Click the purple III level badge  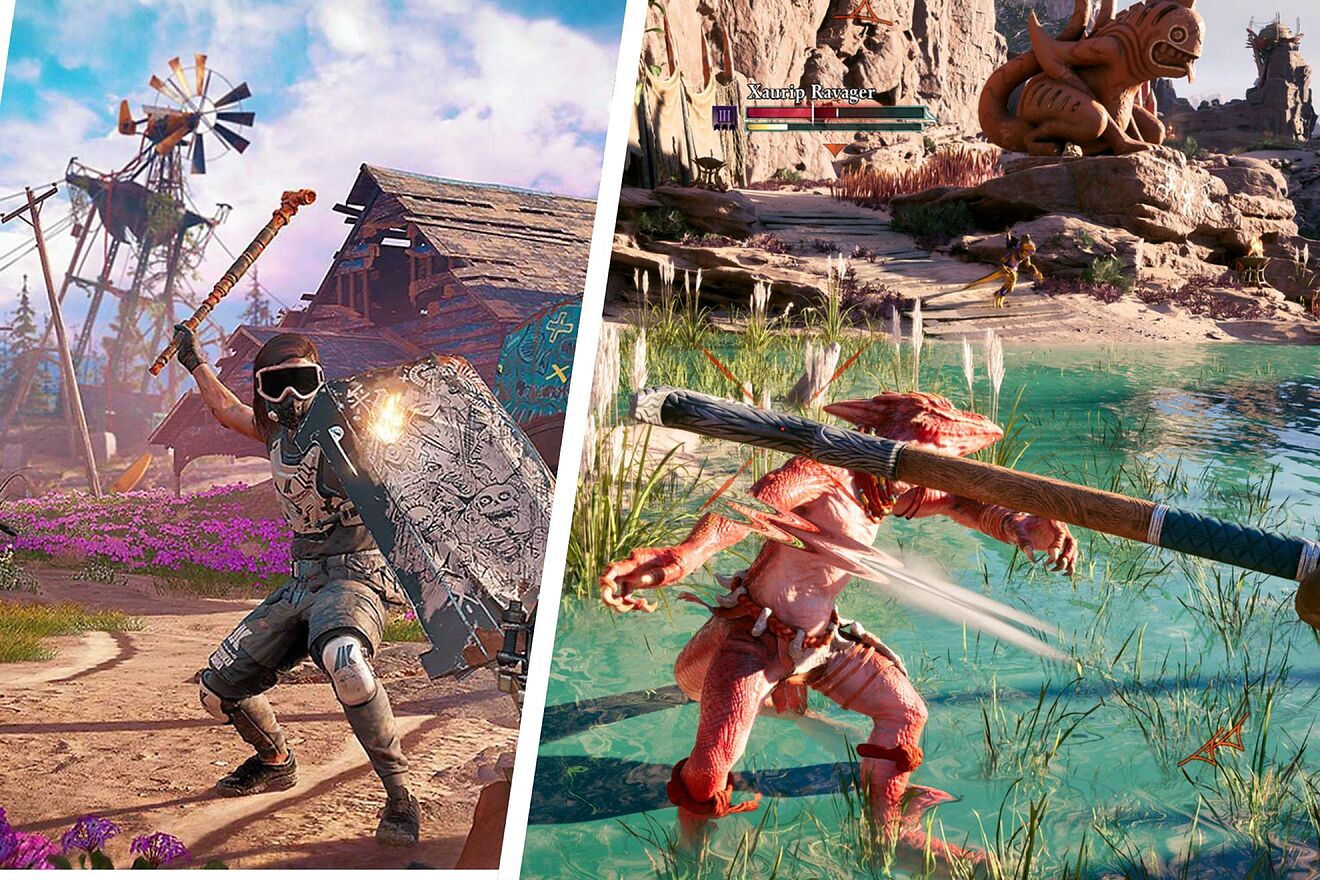pos(725,115)
